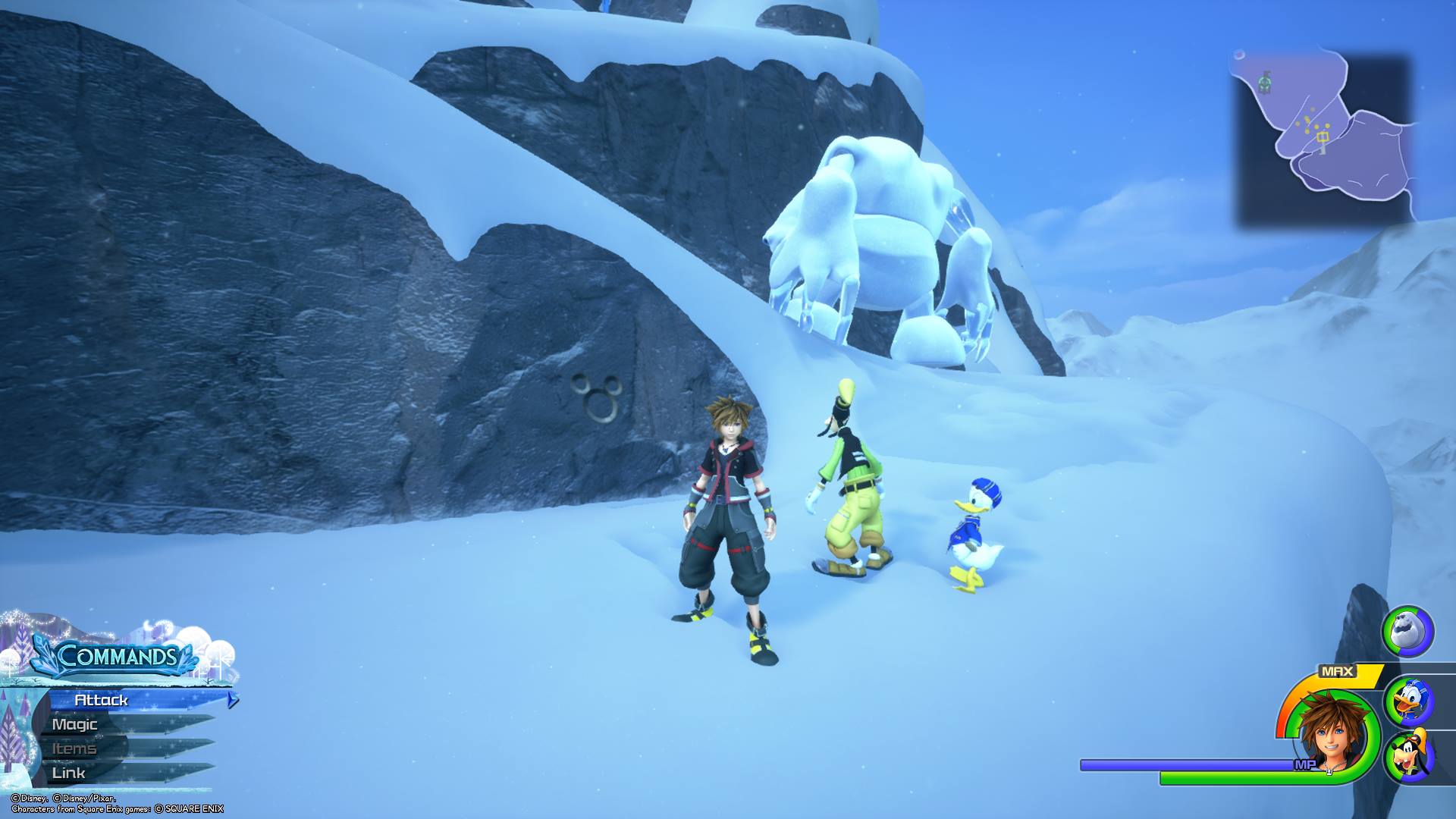Select the Attack command
Viewport: 1456px width, 819px height.
[102, 700]
